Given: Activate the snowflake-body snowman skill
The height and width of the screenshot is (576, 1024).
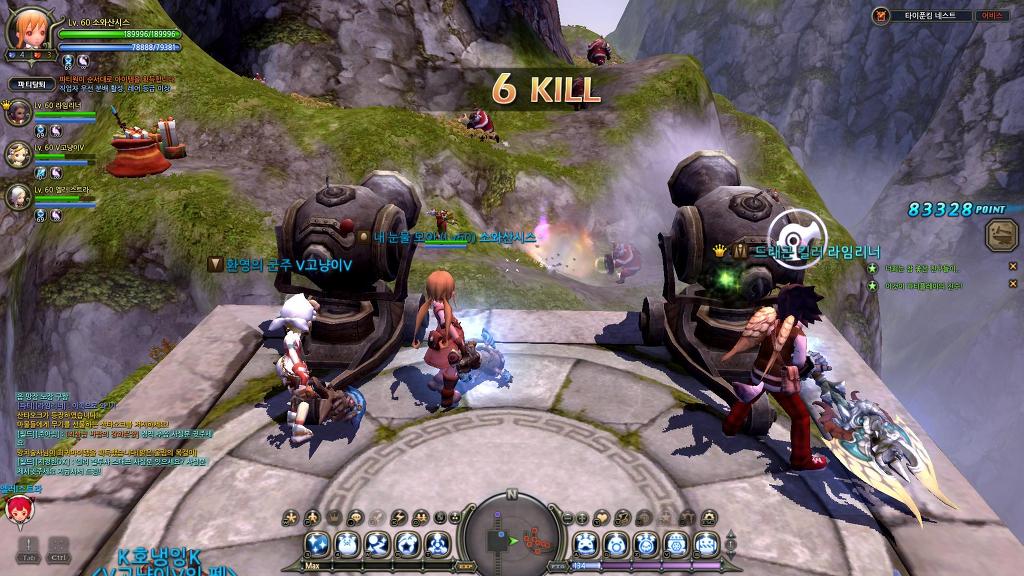Looking at the screenshot, I should [x=677, y=545].
